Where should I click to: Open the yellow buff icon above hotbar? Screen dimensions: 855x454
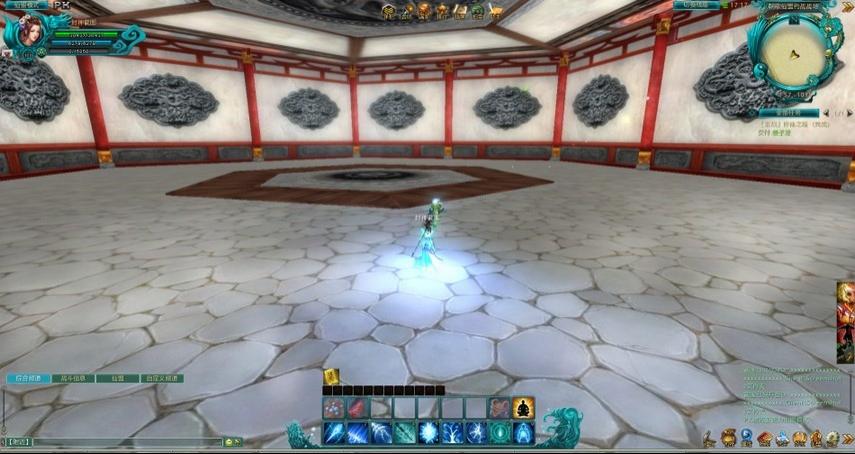(x=331, y=376)
